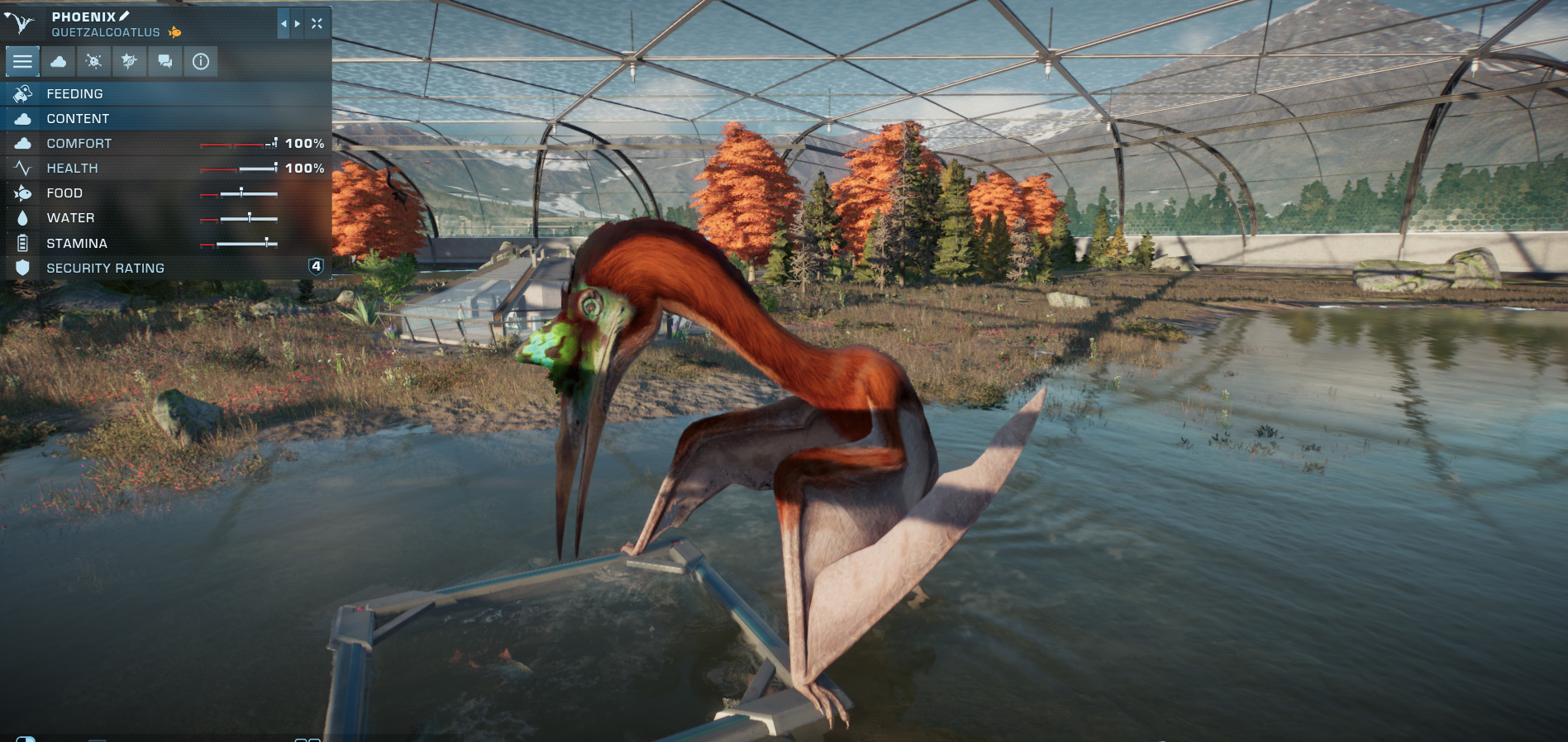Select the Content status row
1568x742 pixels.
pyautogui.click(x=165, y=119)
